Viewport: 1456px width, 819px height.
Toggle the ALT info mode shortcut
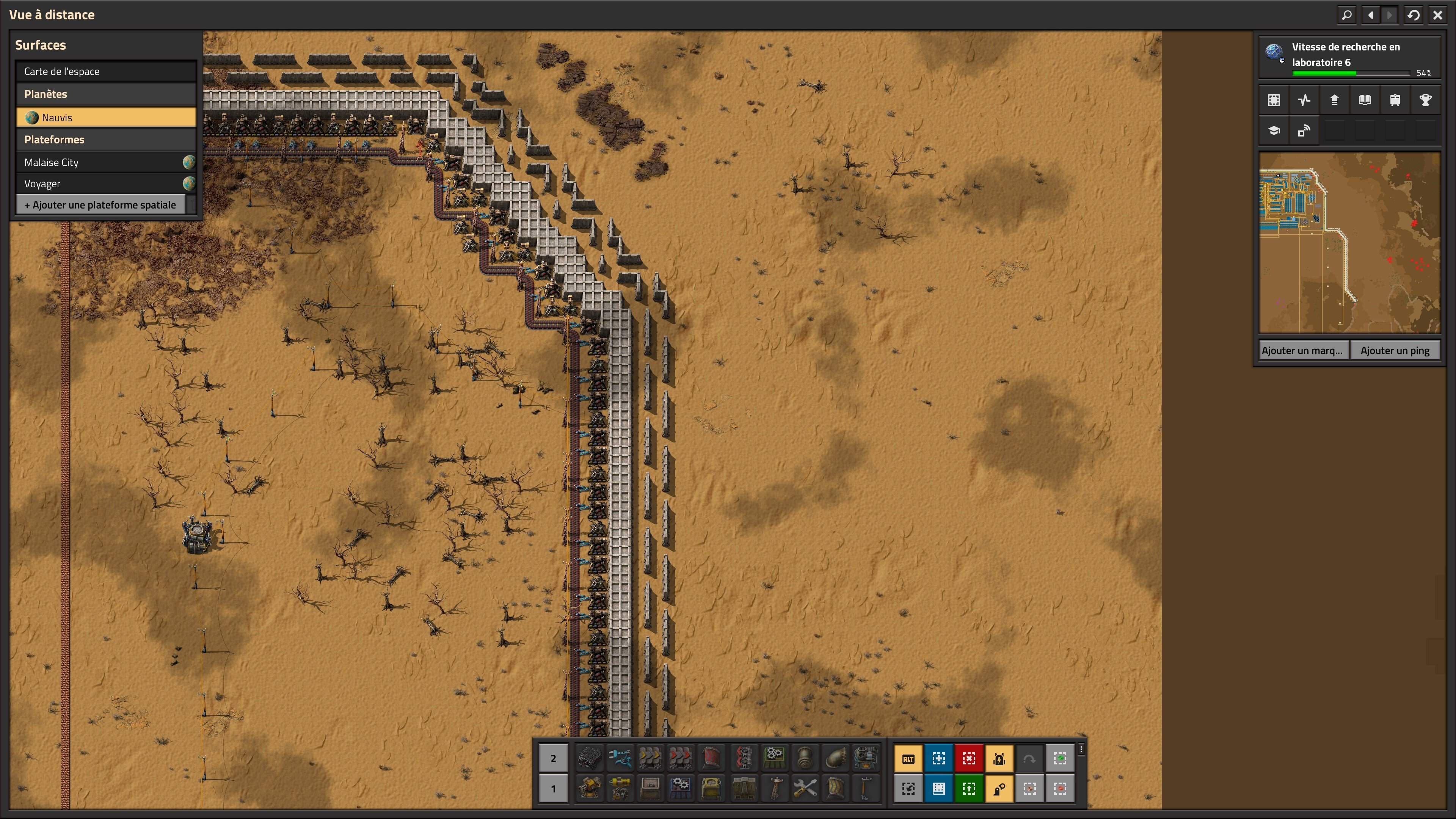coord(908,758)
